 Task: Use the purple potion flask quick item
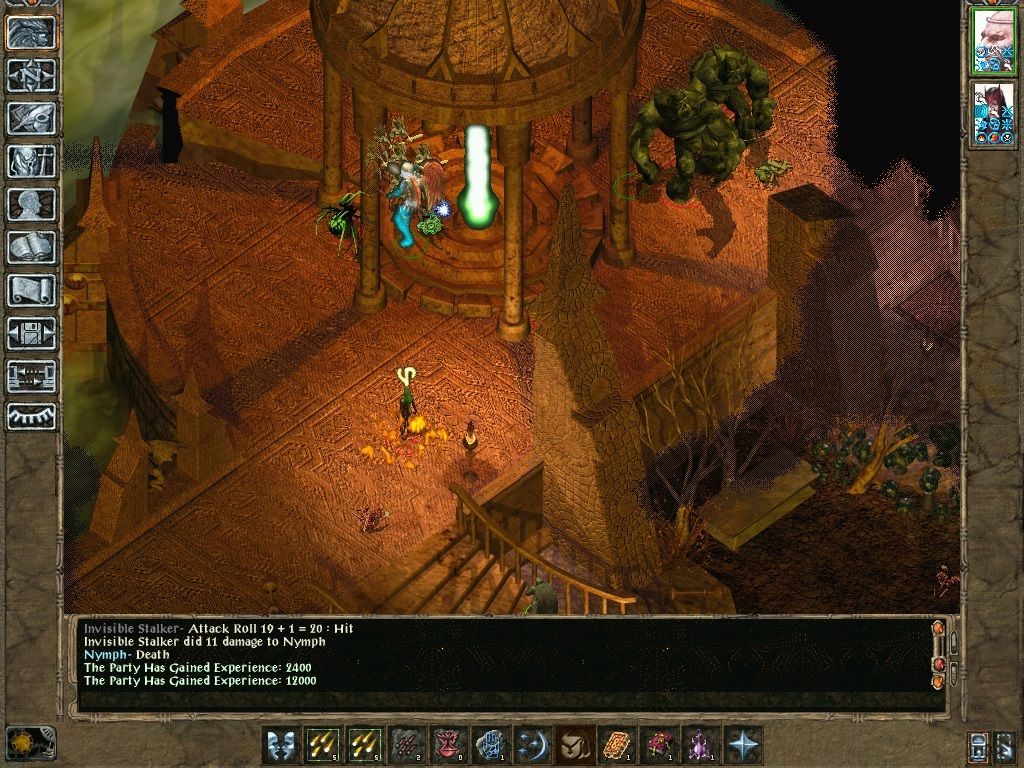coord(700,745)
